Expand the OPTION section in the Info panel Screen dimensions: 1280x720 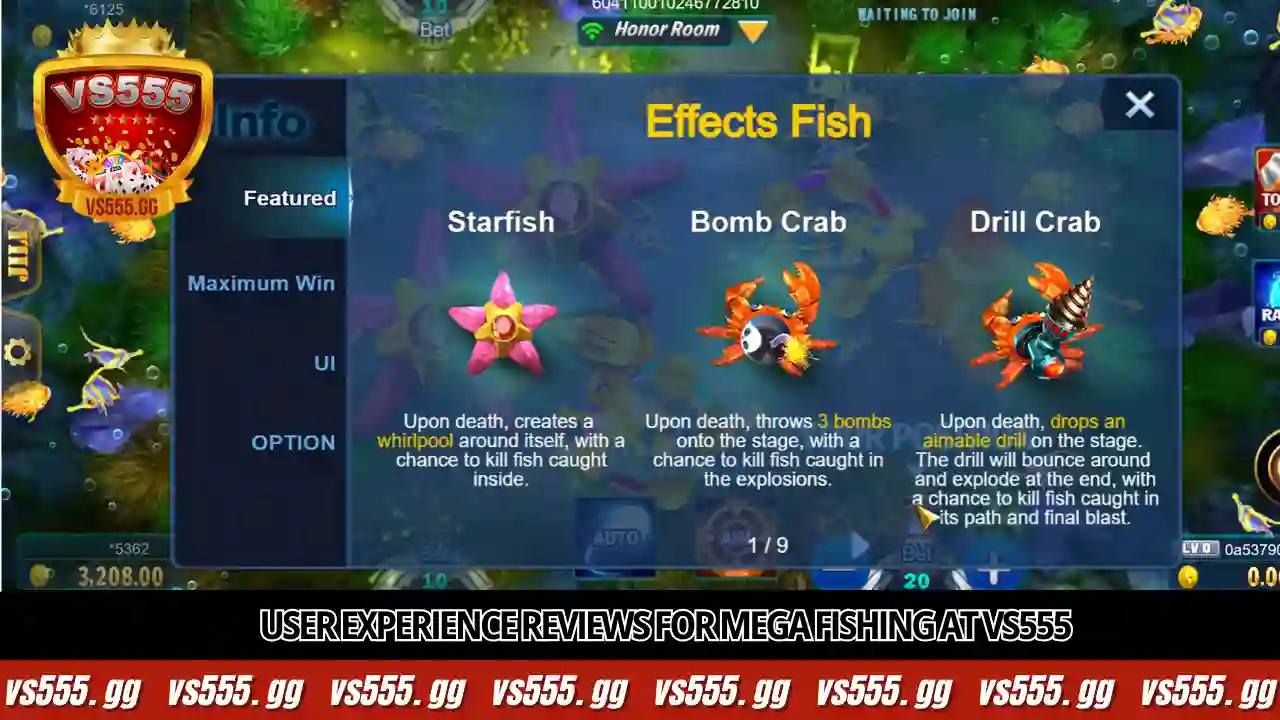click(x=293, y=442)
